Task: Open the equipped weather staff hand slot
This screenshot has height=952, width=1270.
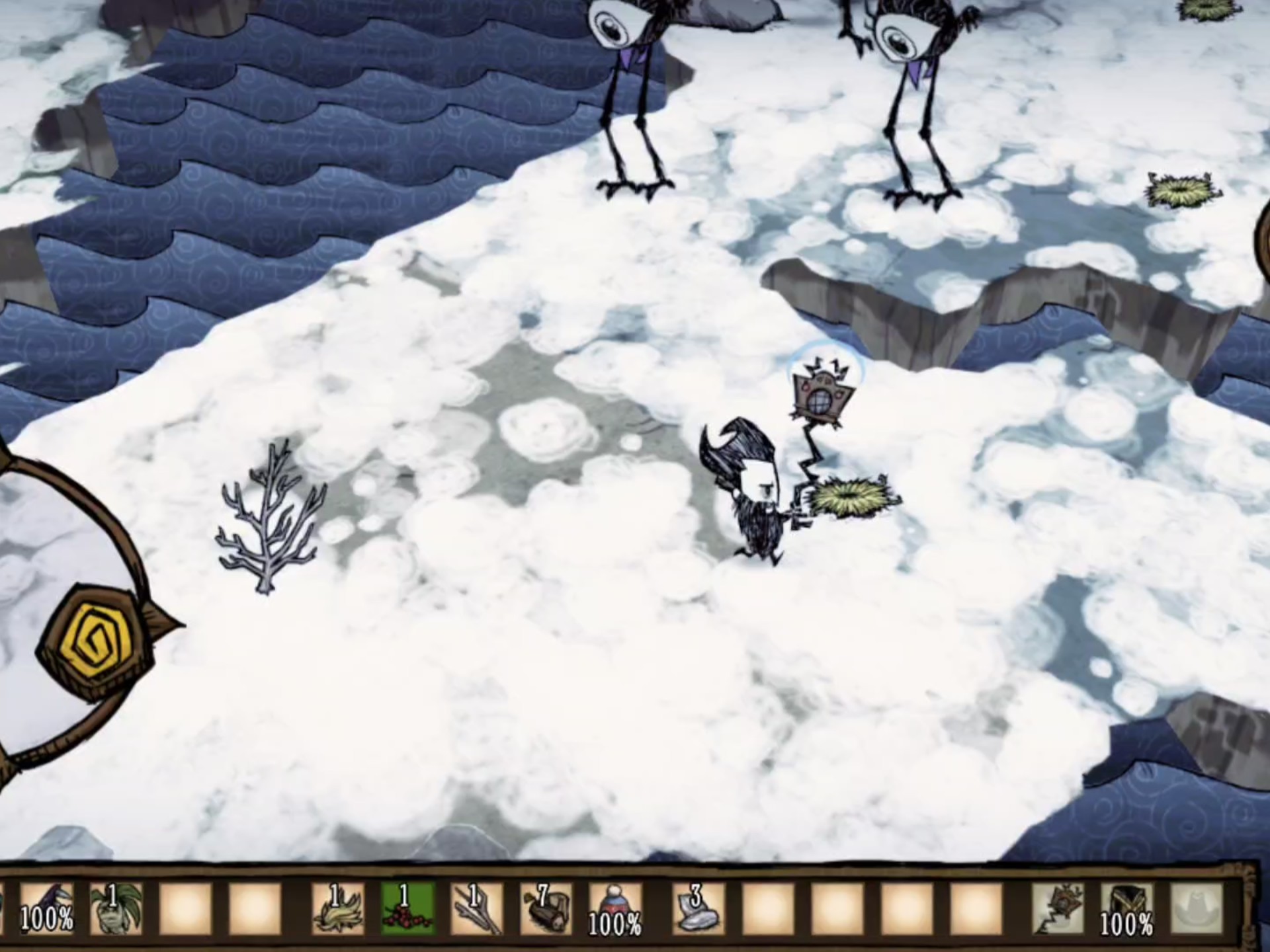Action: [1057, 908]
